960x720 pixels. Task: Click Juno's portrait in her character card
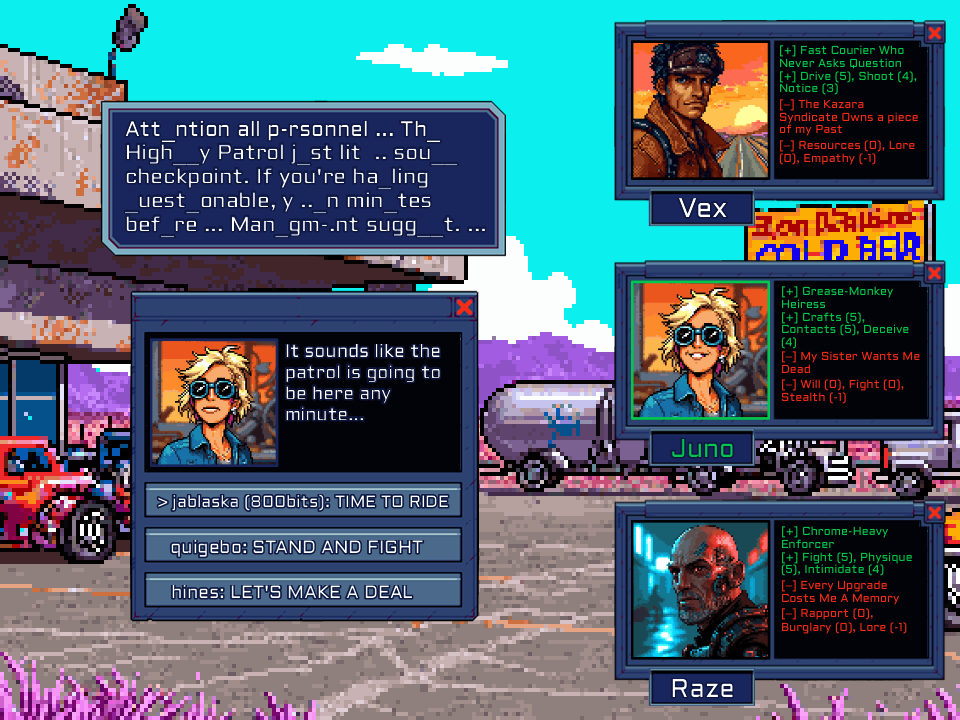coord(700,350)
